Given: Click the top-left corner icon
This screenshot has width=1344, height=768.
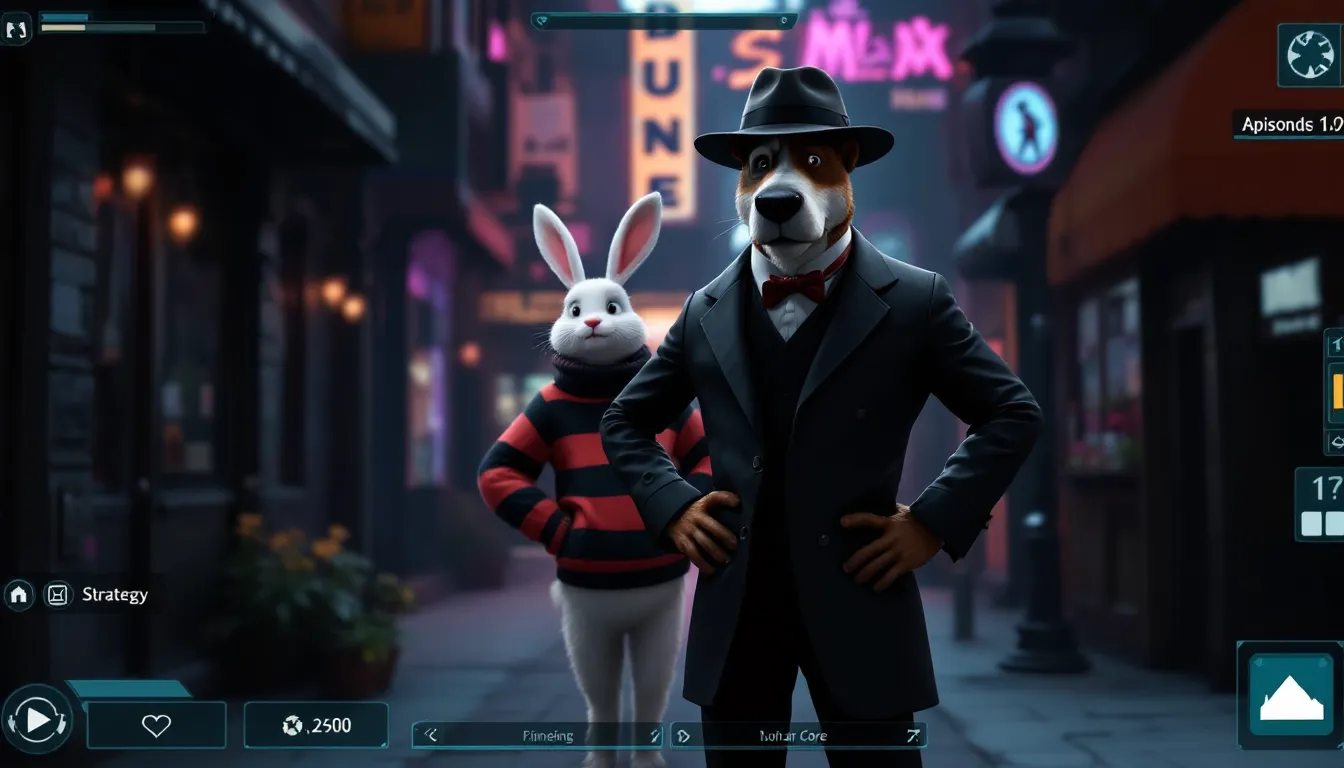Looking at the screenshot, I should click(x=17, y=29).
